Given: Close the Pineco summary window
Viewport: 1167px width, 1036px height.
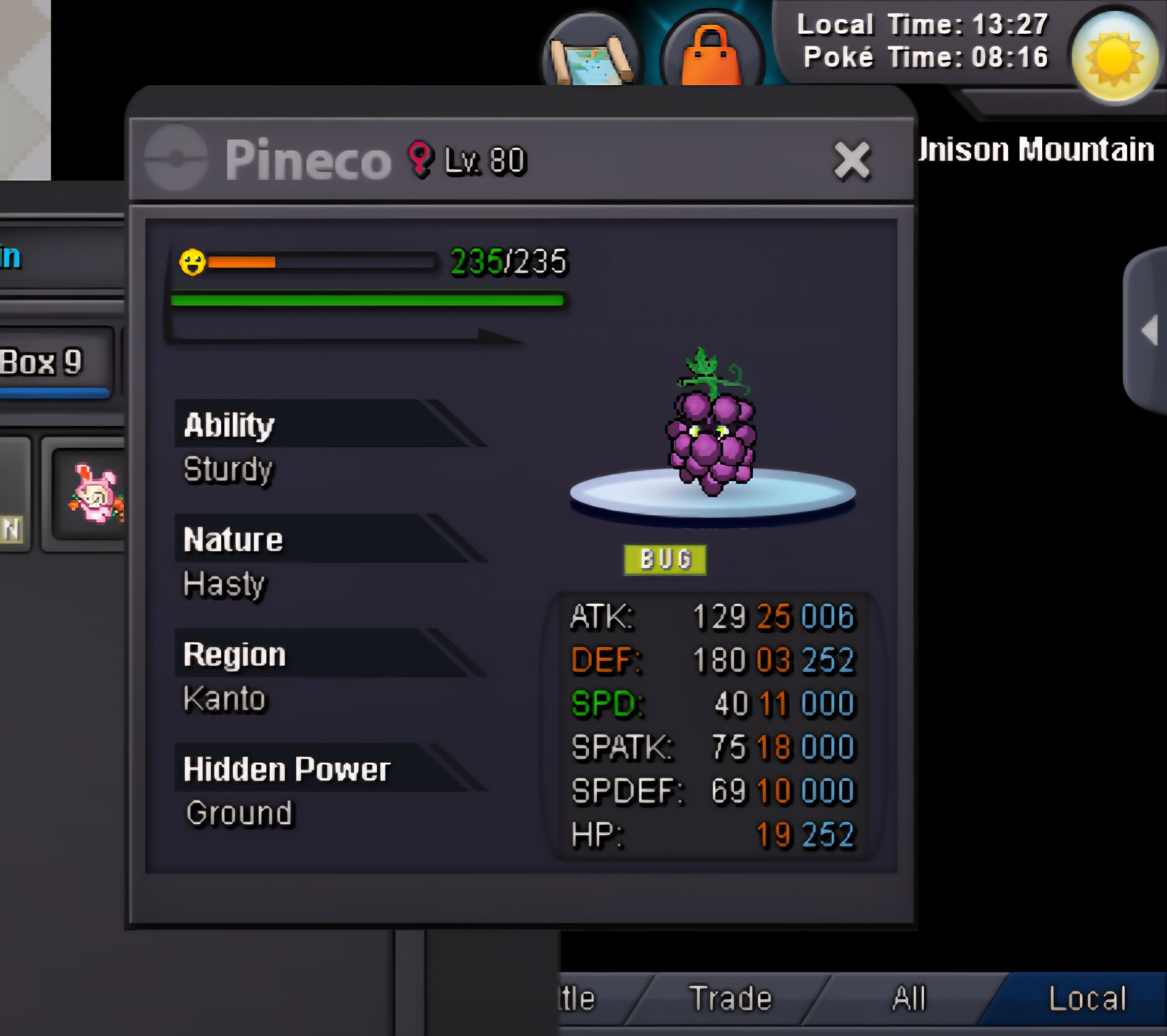Looking at the screenshot, I should pyautogui.click(x=851, y=161).
